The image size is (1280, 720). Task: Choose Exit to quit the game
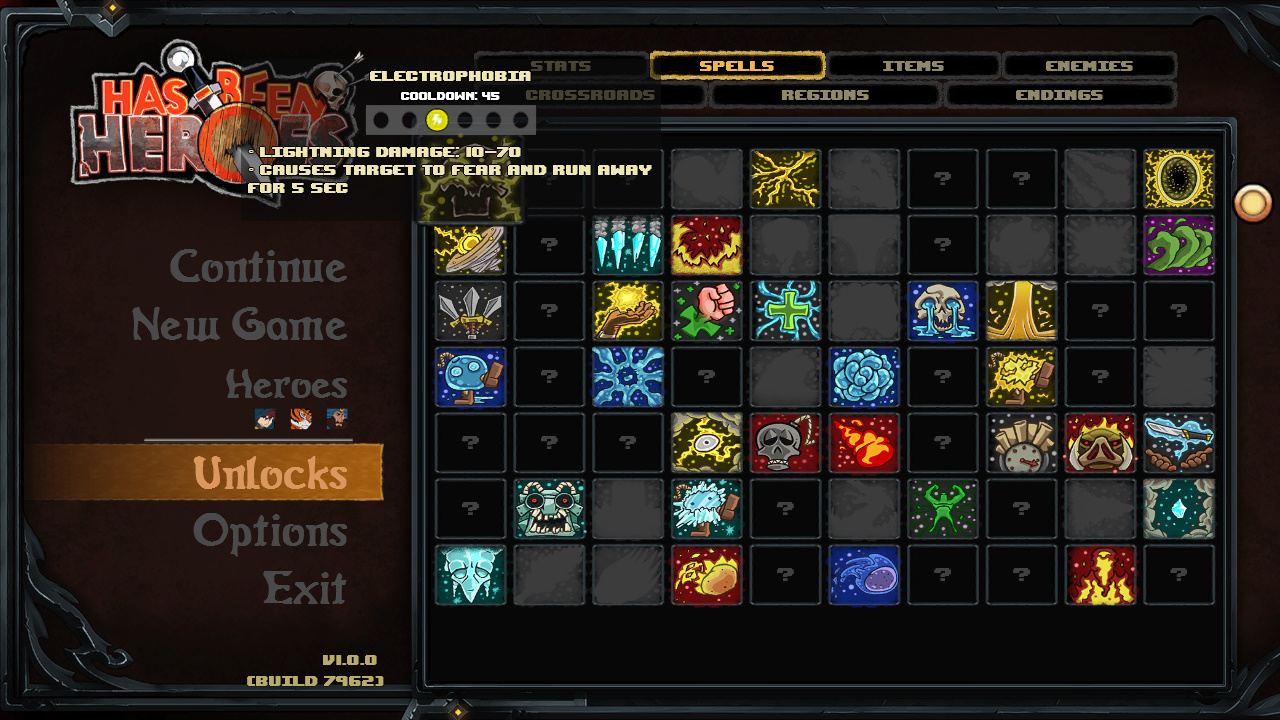coord(304,588)
